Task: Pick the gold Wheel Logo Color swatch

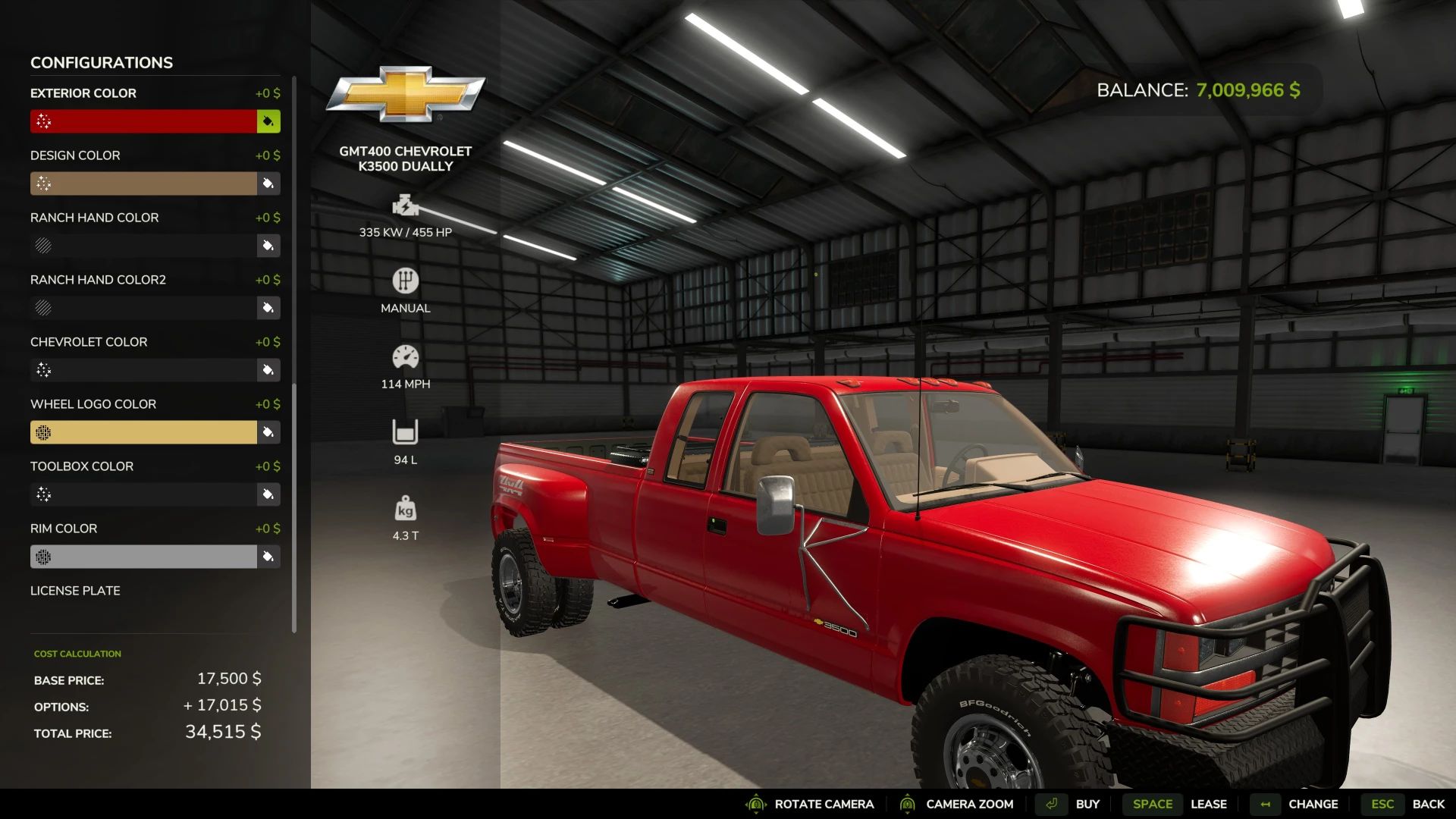Action: (143, 432)
